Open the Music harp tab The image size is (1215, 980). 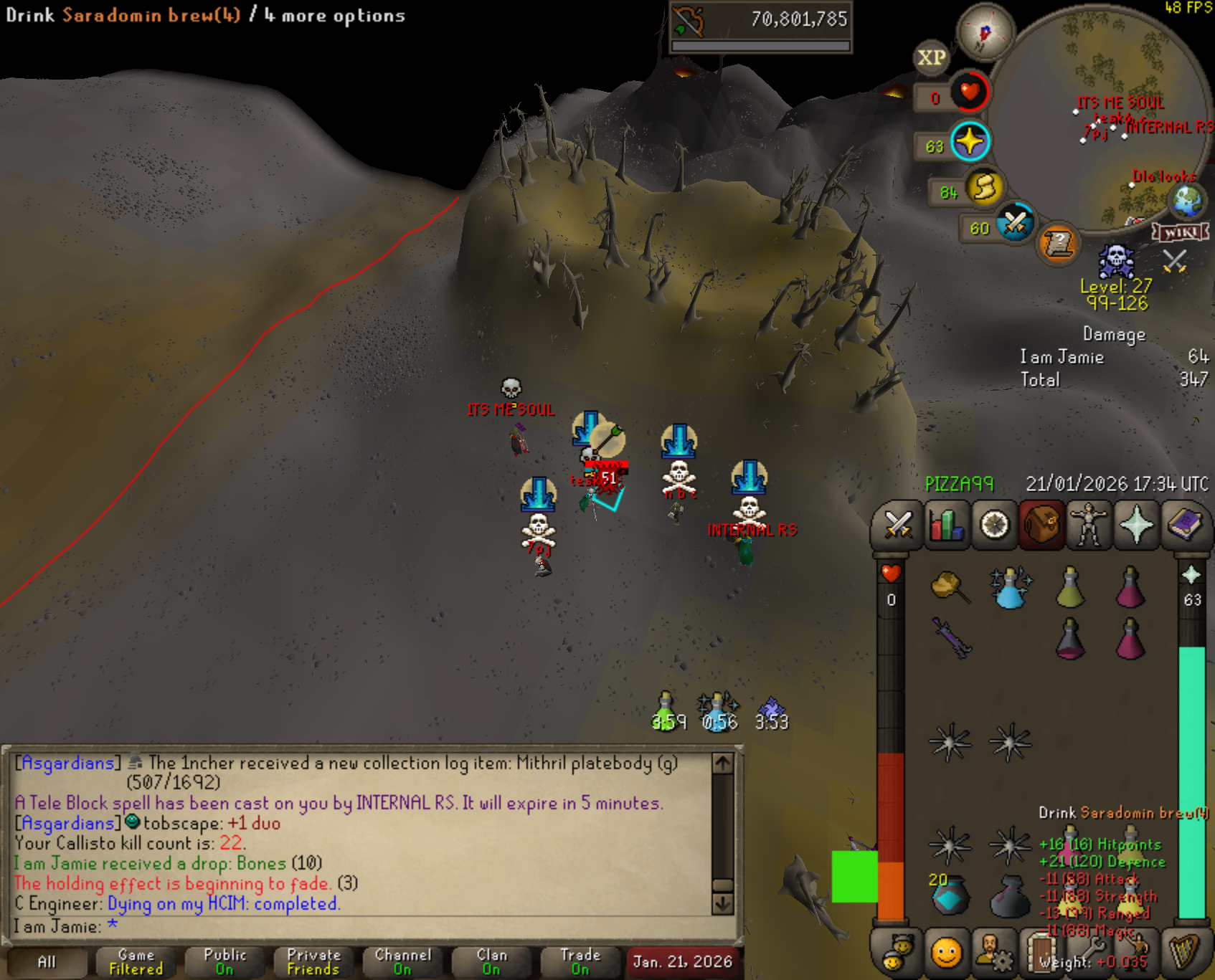(x=1185, y=953)
